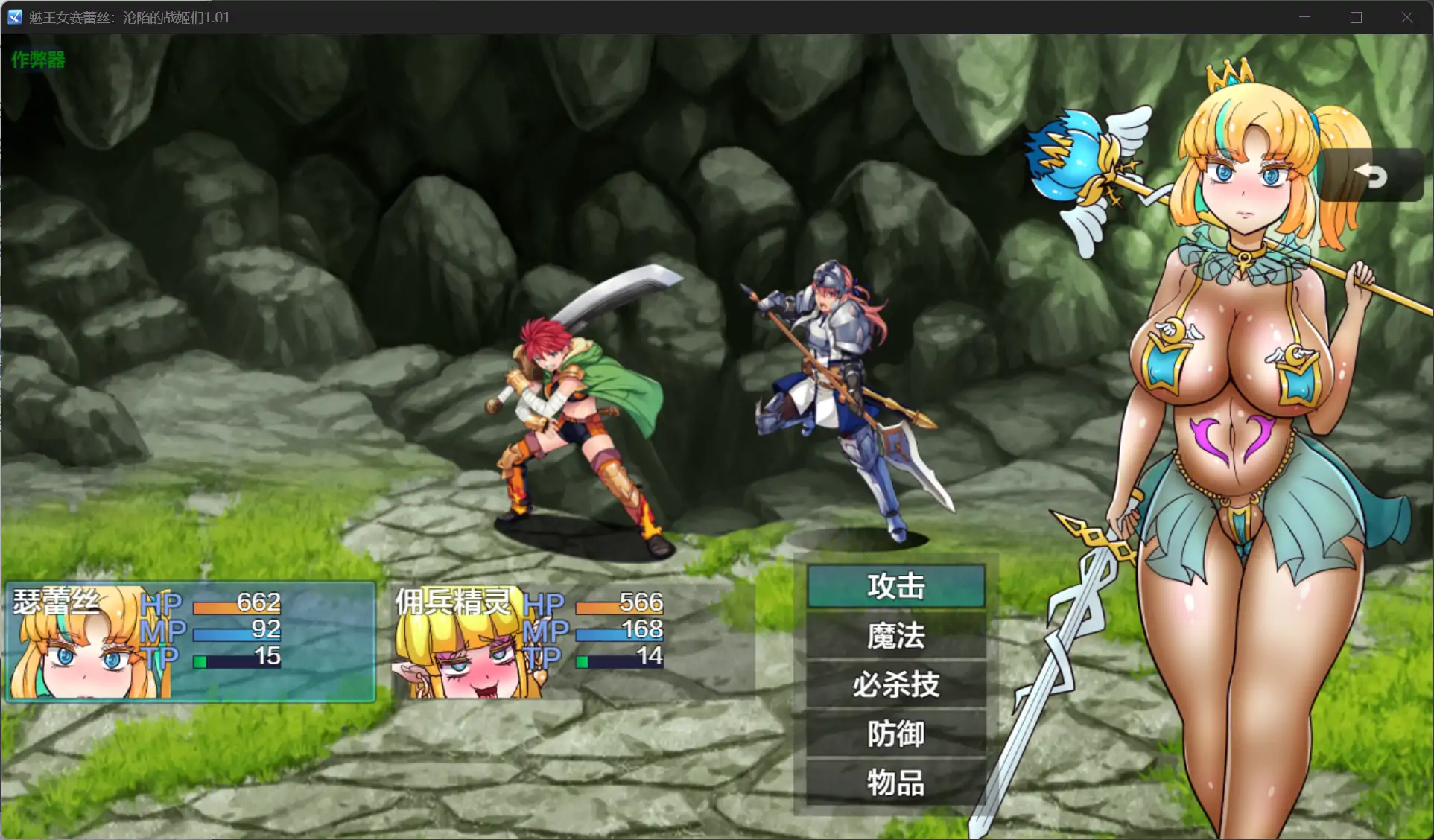
Task: Choose the 魔法 (Magic) command
Action: (895, 637)
